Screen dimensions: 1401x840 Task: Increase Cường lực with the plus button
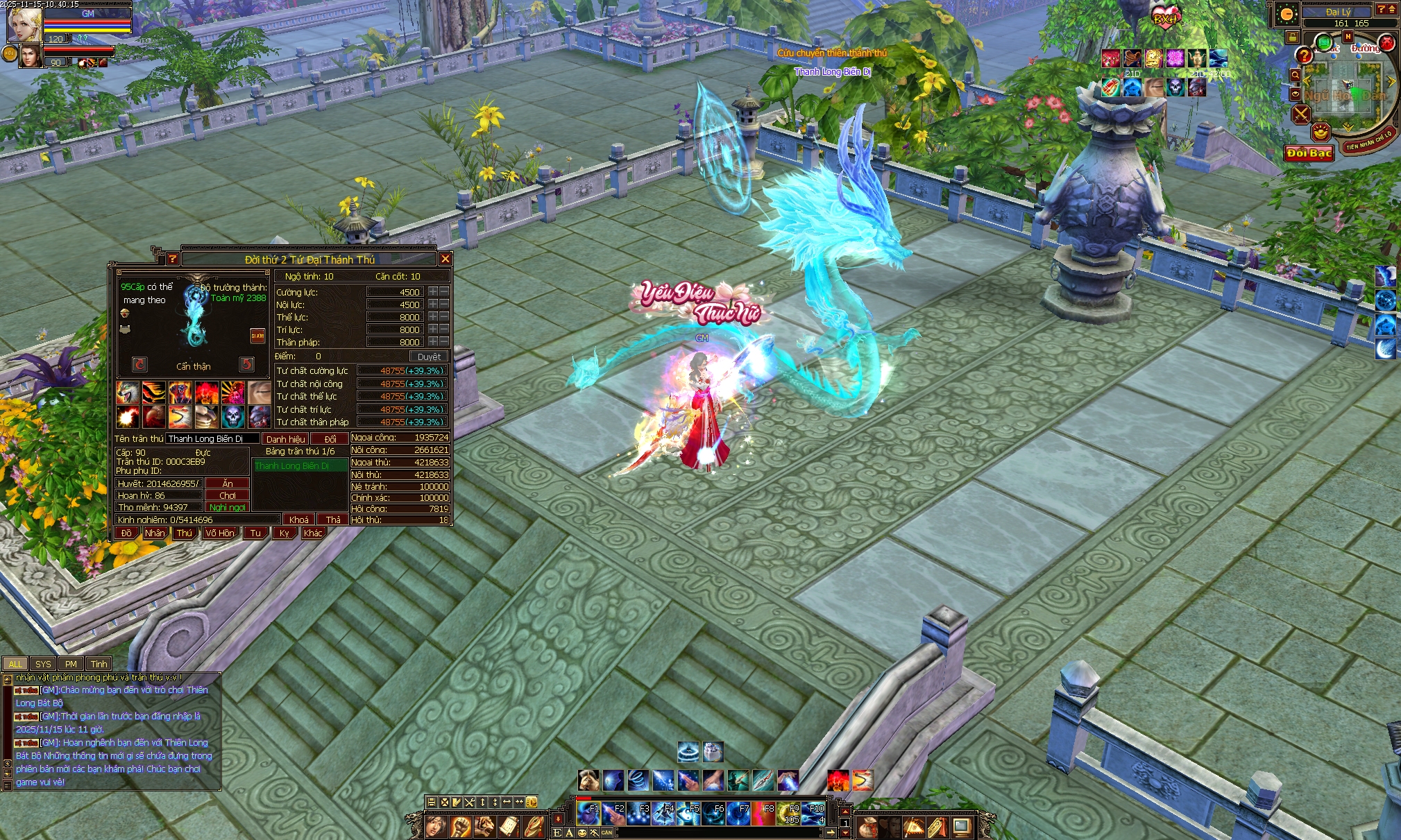433,292
